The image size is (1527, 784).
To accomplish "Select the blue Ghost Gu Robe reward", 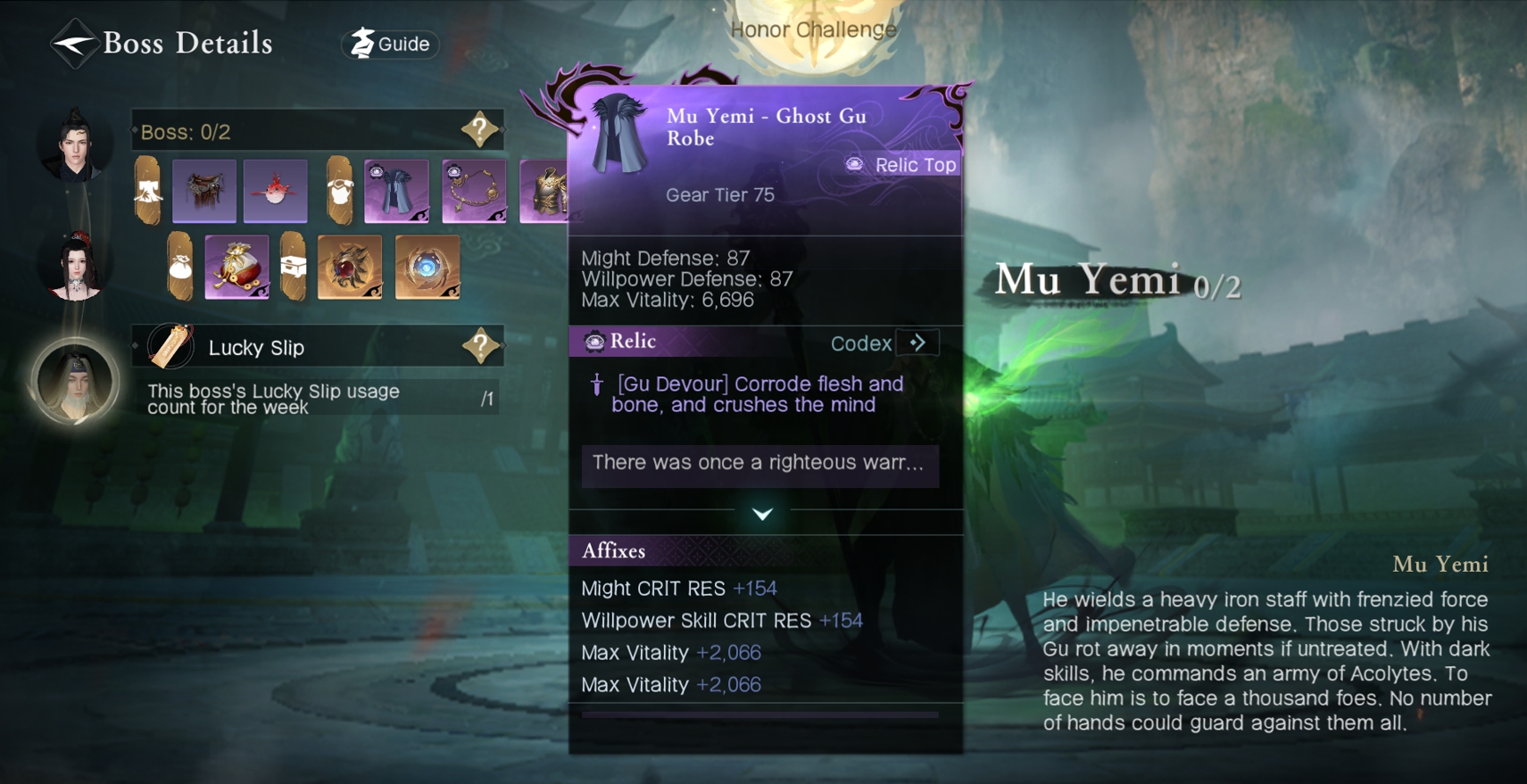I will point(396,190).
